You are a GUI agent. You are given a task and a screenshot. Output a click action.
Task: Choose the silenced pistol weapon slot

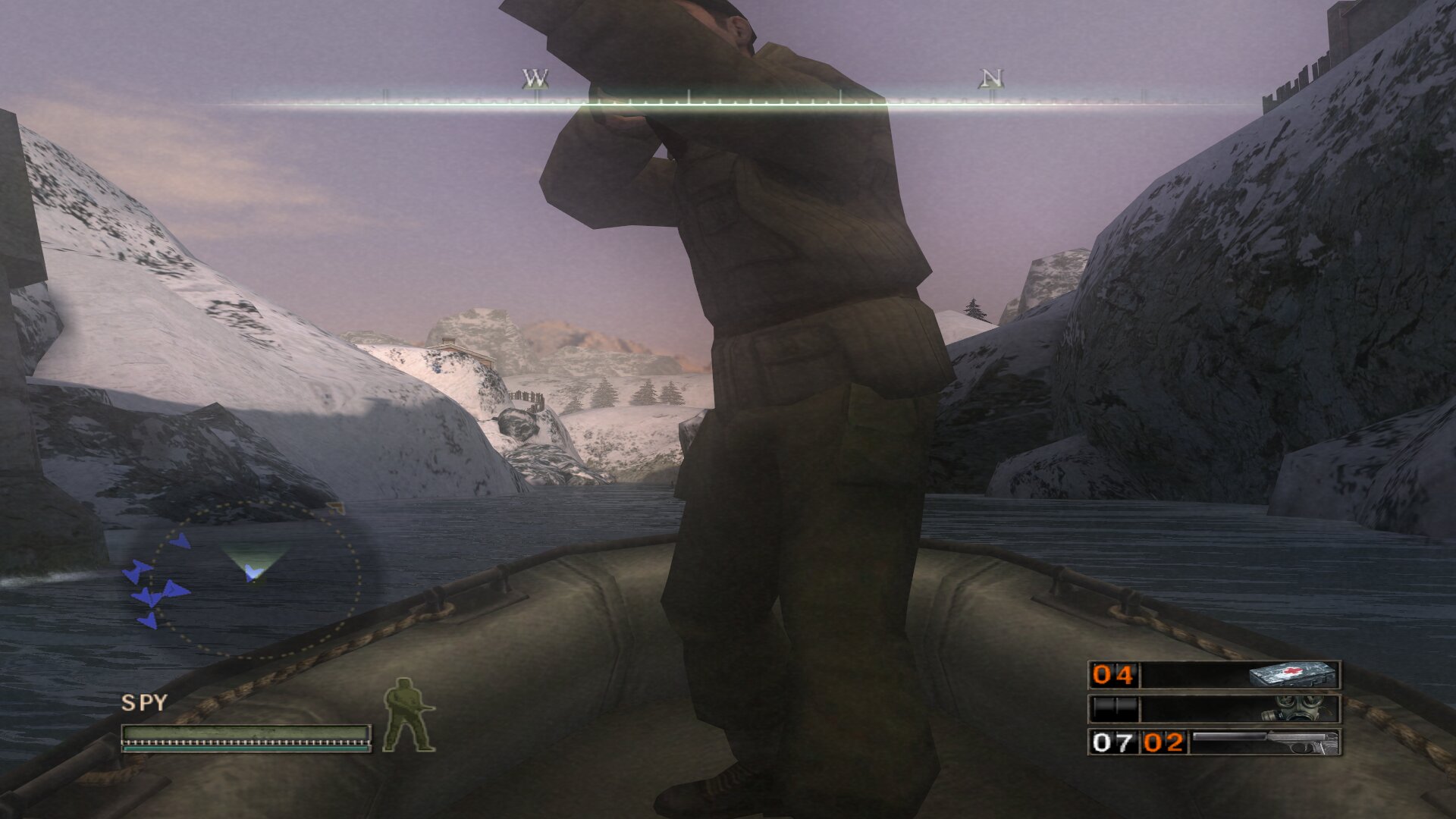(x=1216, y=742)
